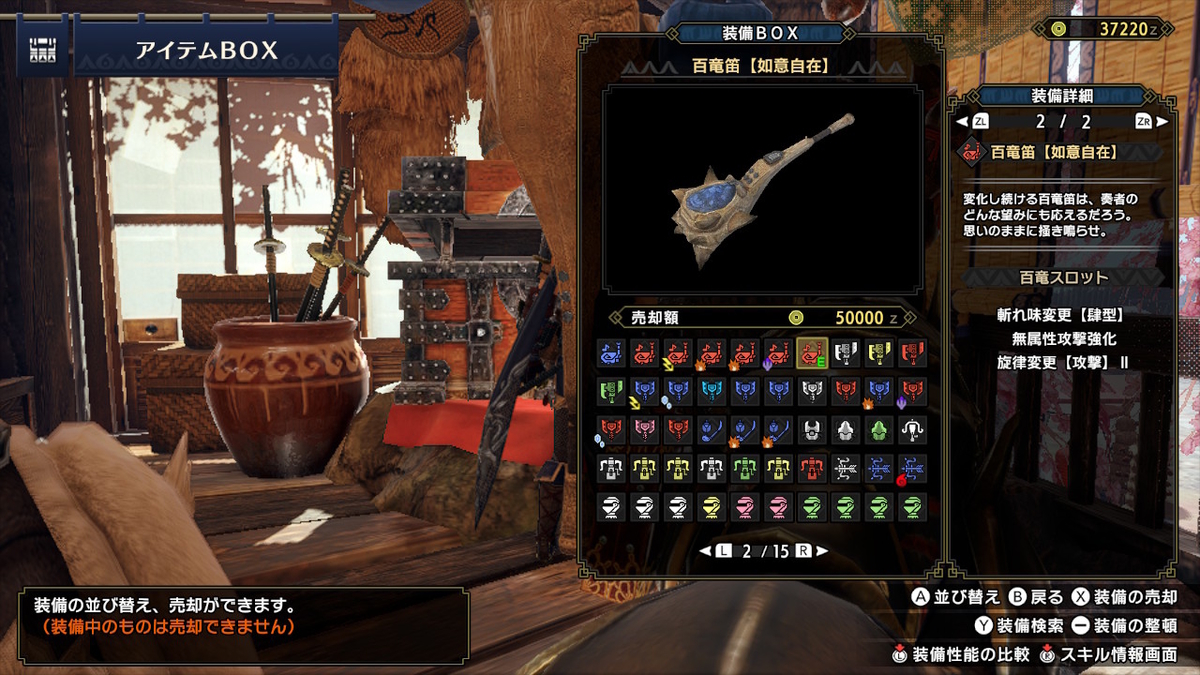The width and height of the screenshot is (1200, 675).
Task: Pick the green switch axe slot
Action: (611, 391)
